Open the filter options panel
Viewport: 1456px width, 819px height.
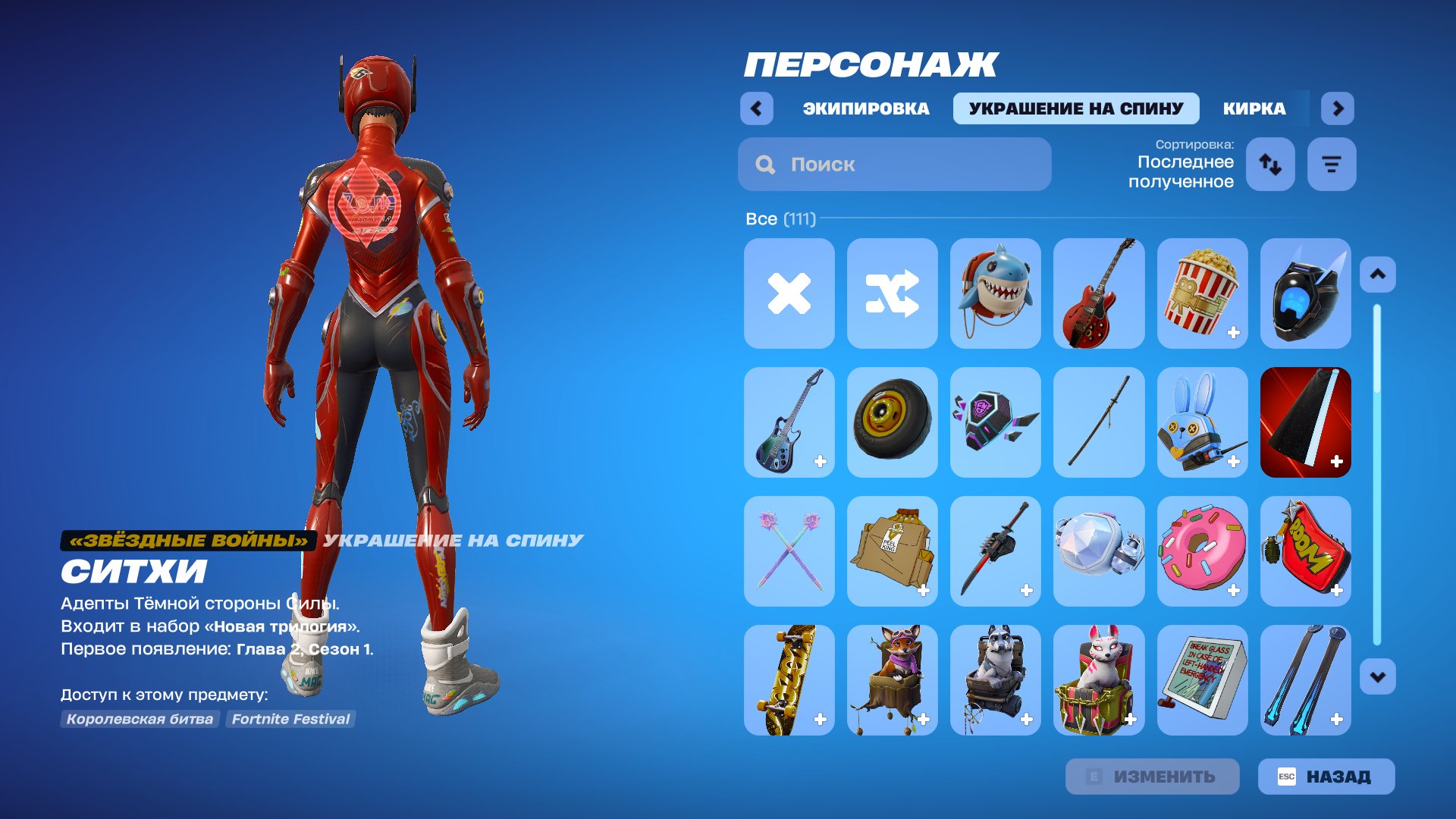(1331, 164)
